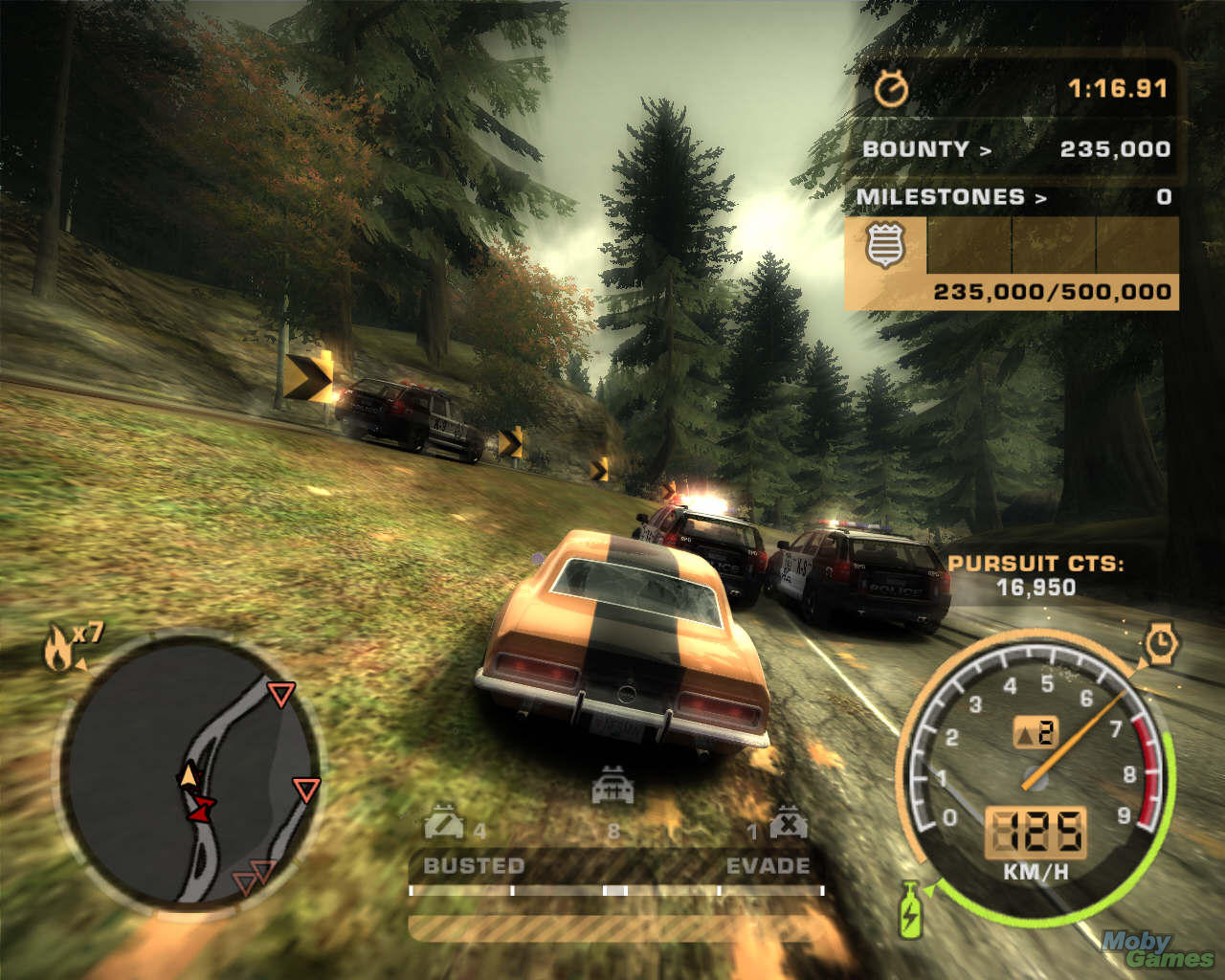This screenshot has height=980, width=1225.
Task: Activate the speedbreaker clock icon
Action: tap(1161, 643)
